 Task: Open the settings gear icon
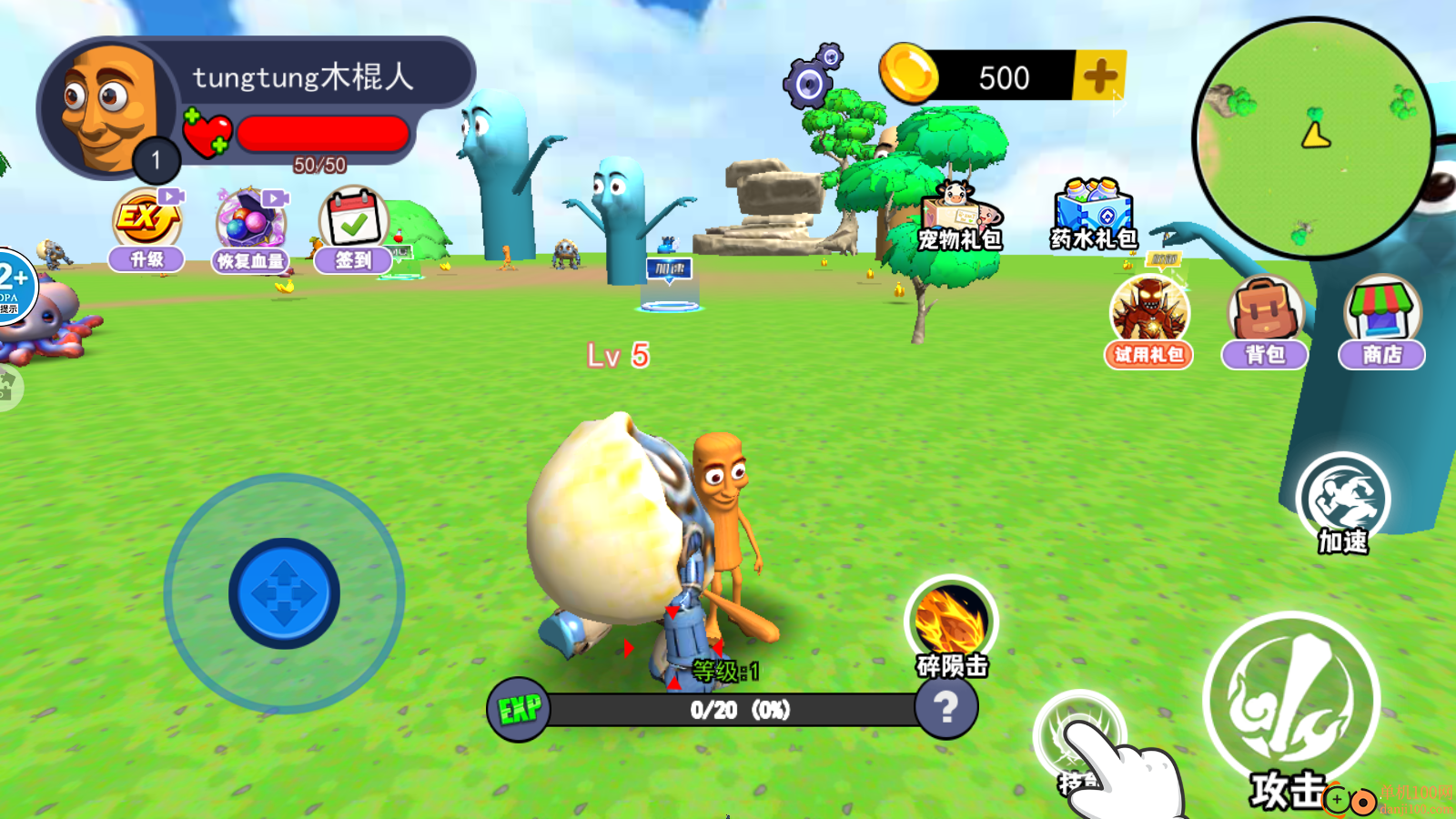811,79
